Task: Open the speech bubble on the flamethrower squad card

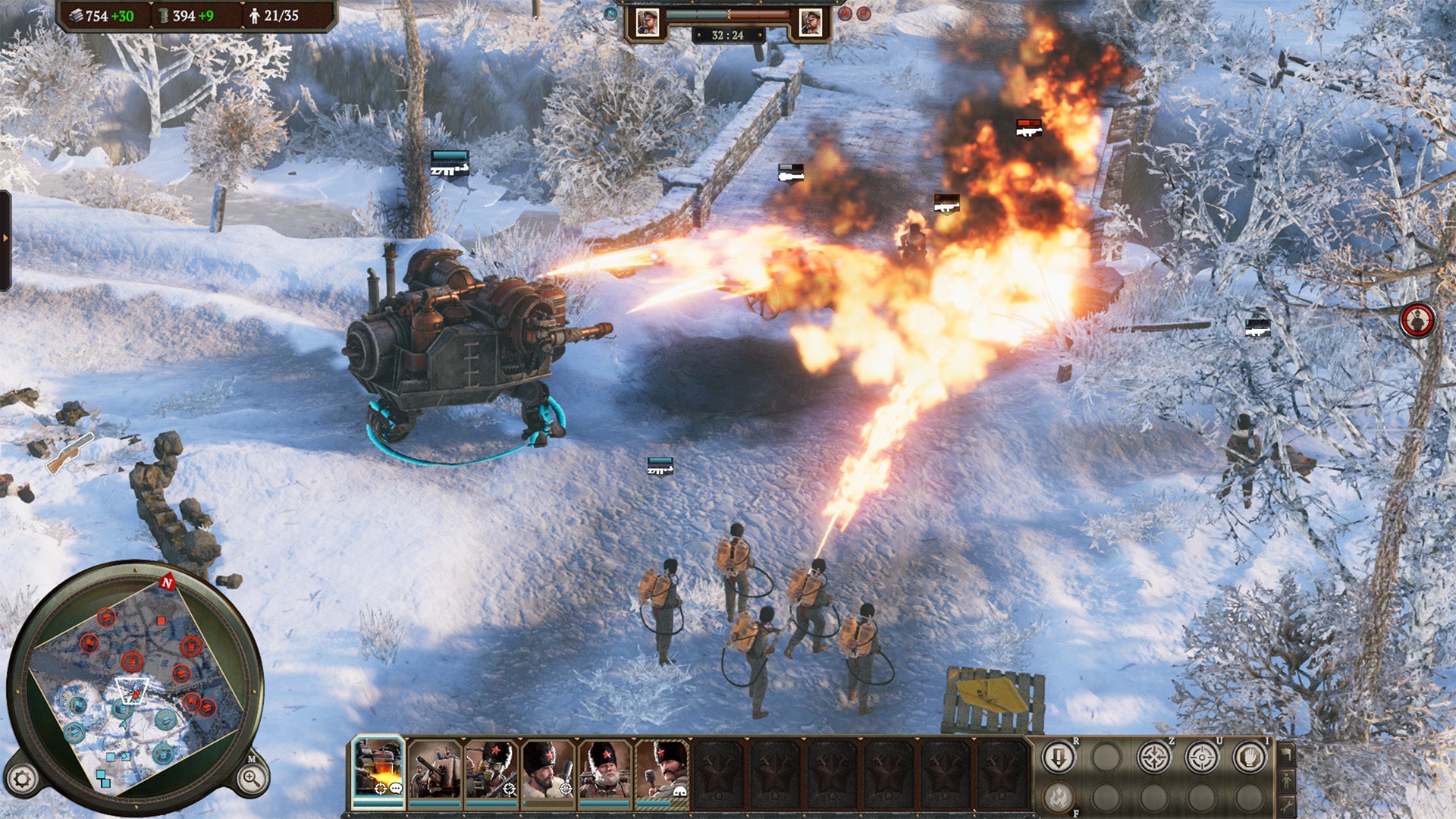Action: point(396,789)
